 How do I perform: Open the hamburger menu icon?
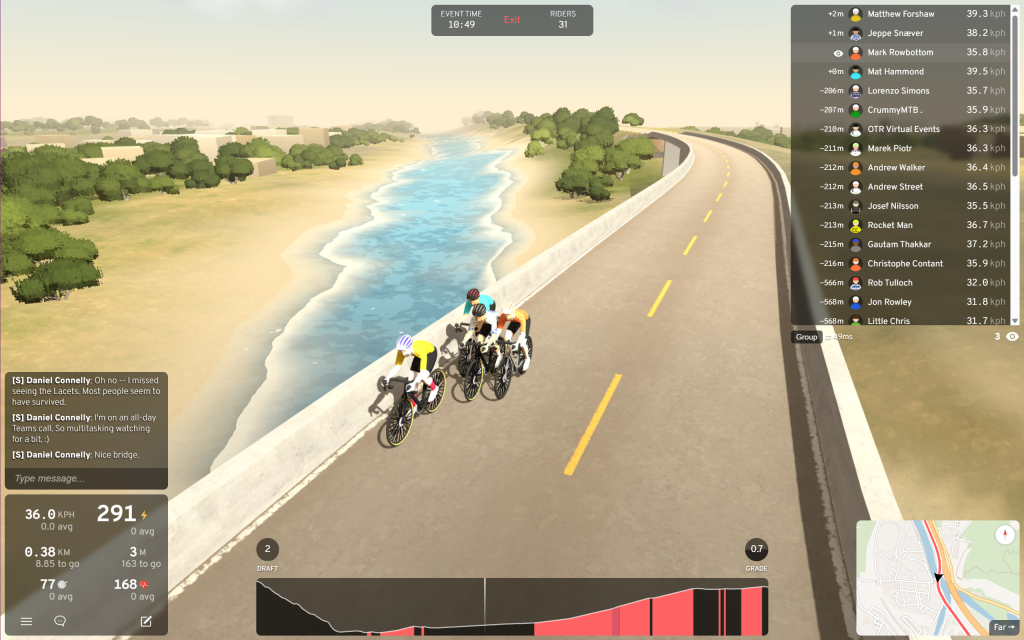[26, 621]
